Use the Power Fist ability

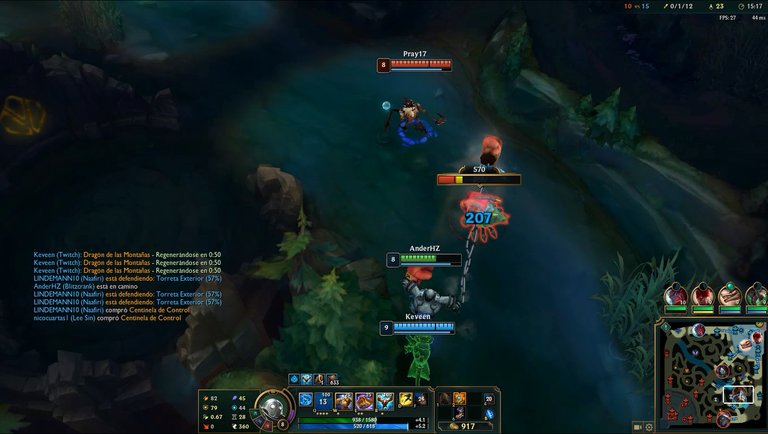[x=364, y=401]
